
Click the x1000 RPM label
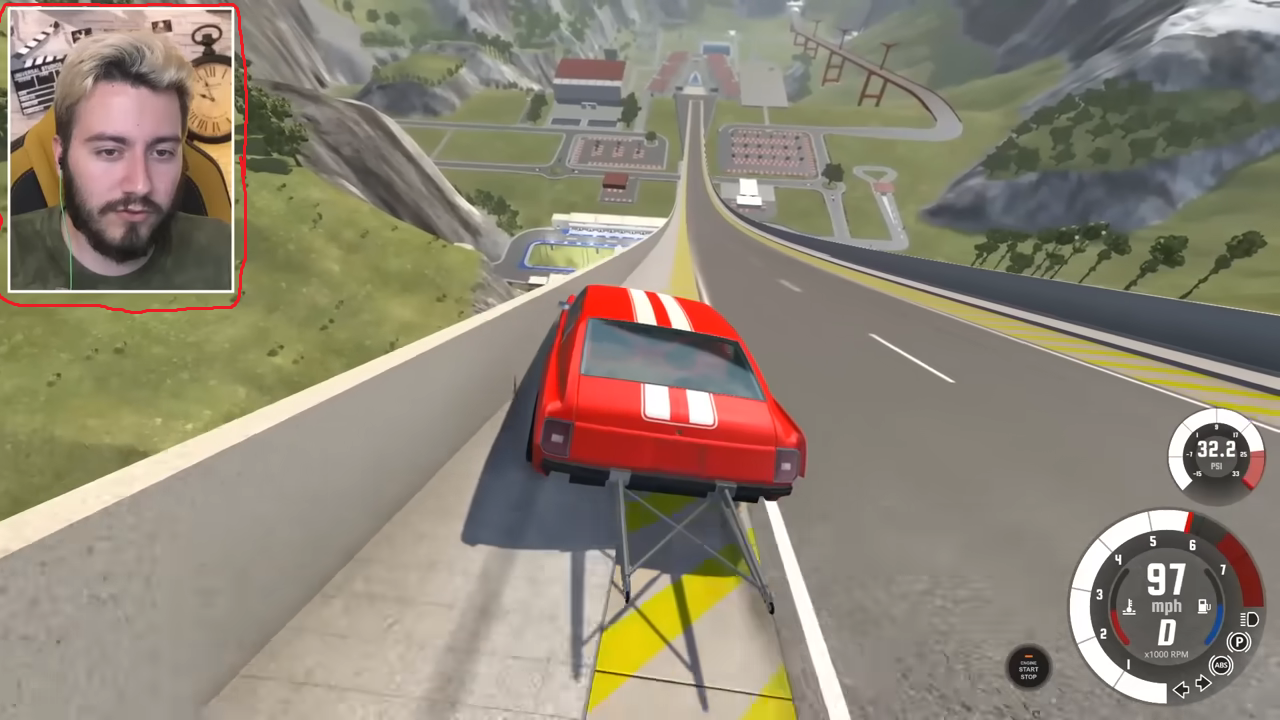1166,653
